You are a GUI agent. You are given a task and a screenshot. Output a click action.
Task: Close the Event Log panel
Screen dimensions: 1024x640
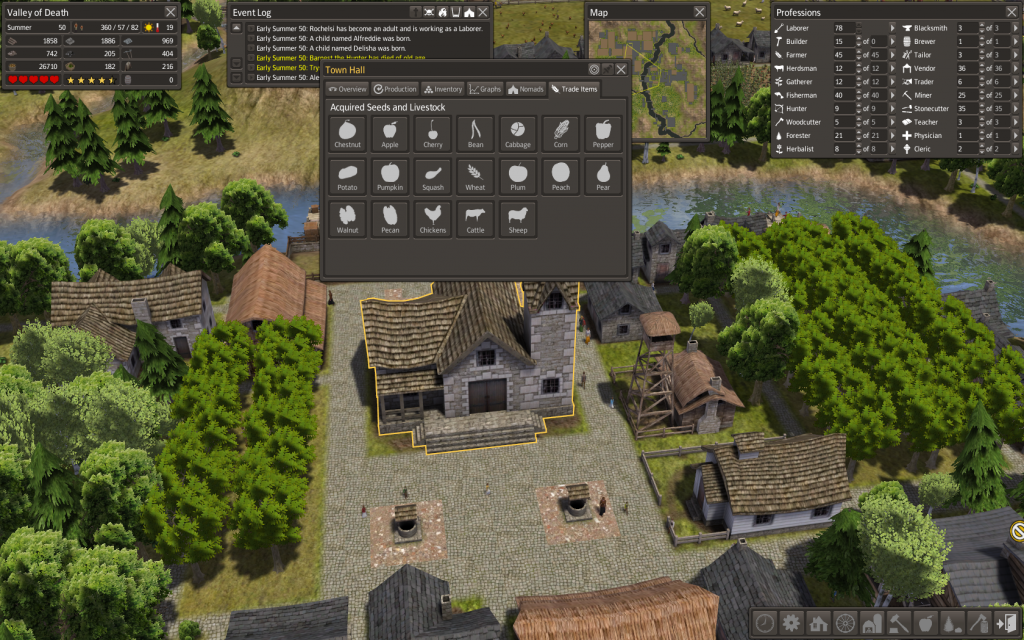[x=483, y=12]
